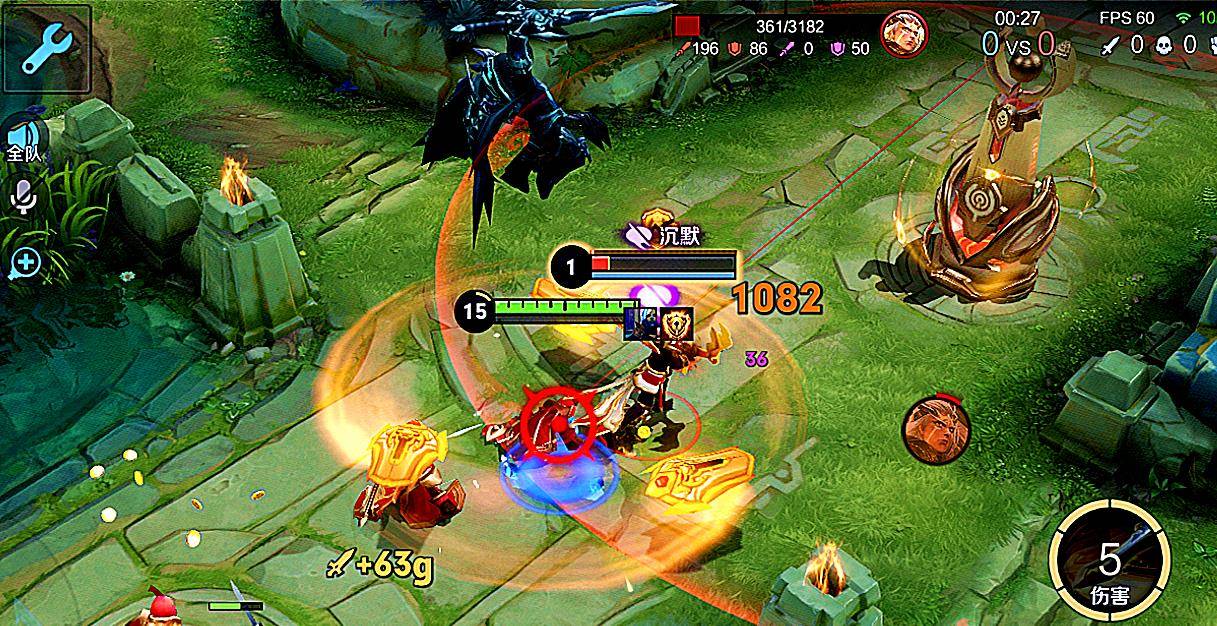Viewport: 1217px width, 626px height.
Task: Tap the hero portrait indicator near tower
Action: 930,426
